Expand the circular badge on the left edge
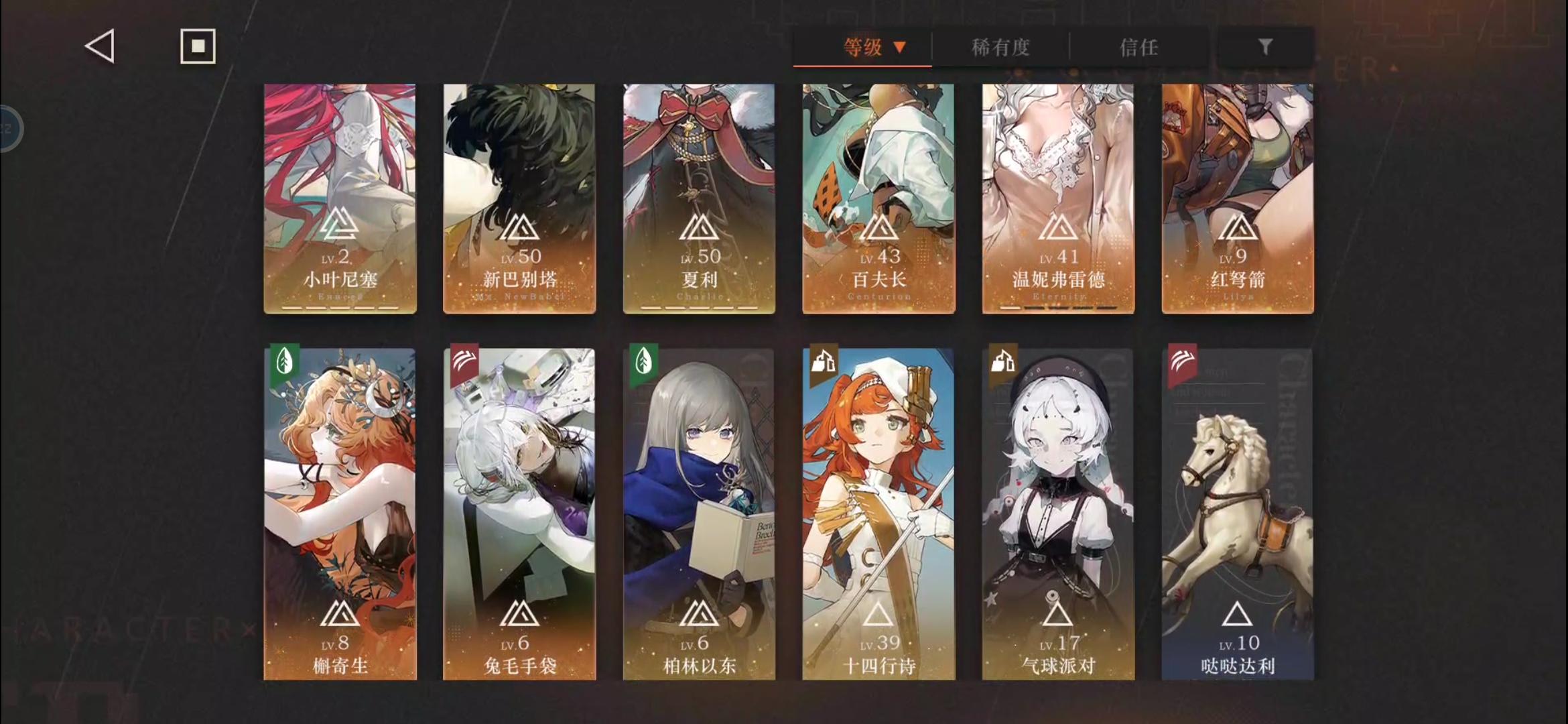The height and width of the screenshot is (724, 1568). 7,129
